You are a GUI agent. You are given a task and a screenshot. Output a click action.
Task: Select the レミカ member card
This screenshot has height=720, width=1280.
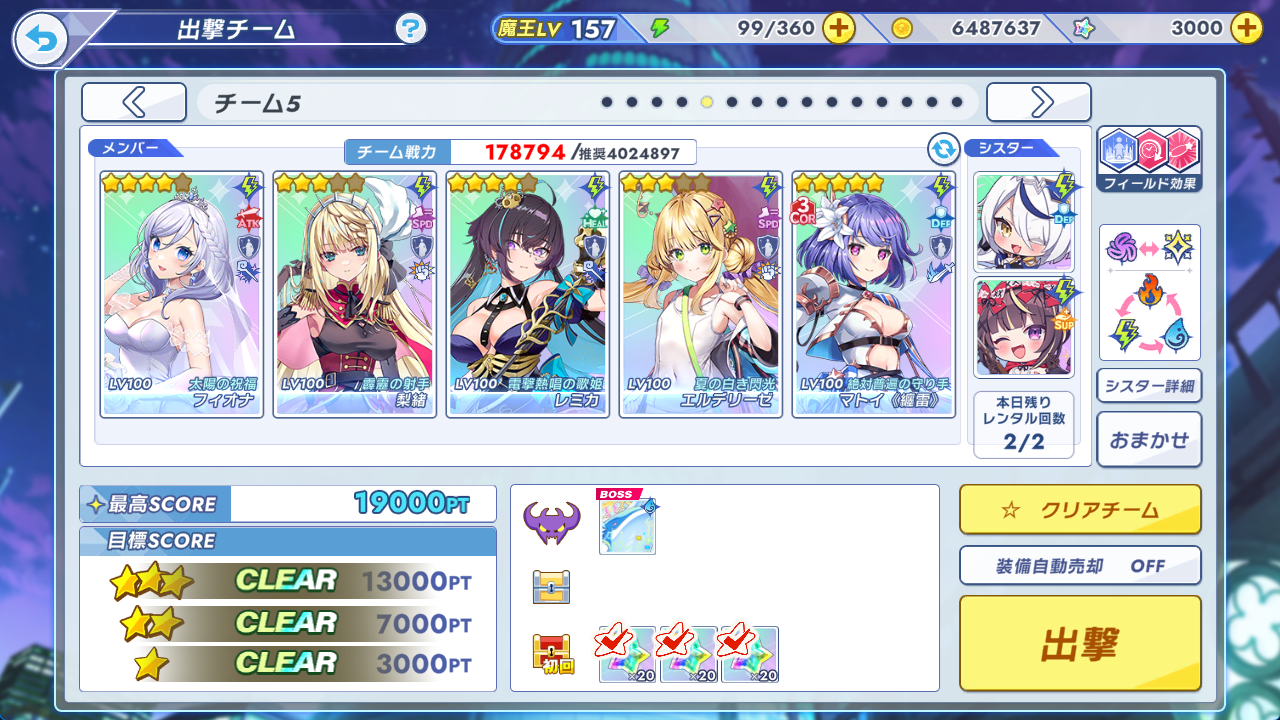527,294
